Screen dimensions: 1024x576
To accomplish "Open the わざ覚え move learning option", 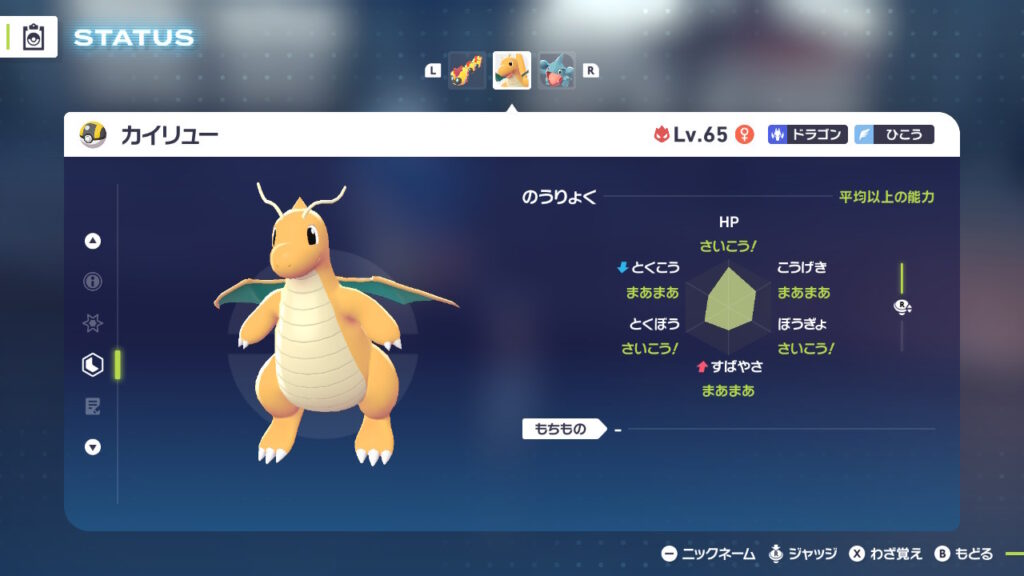I will (885, 554).
